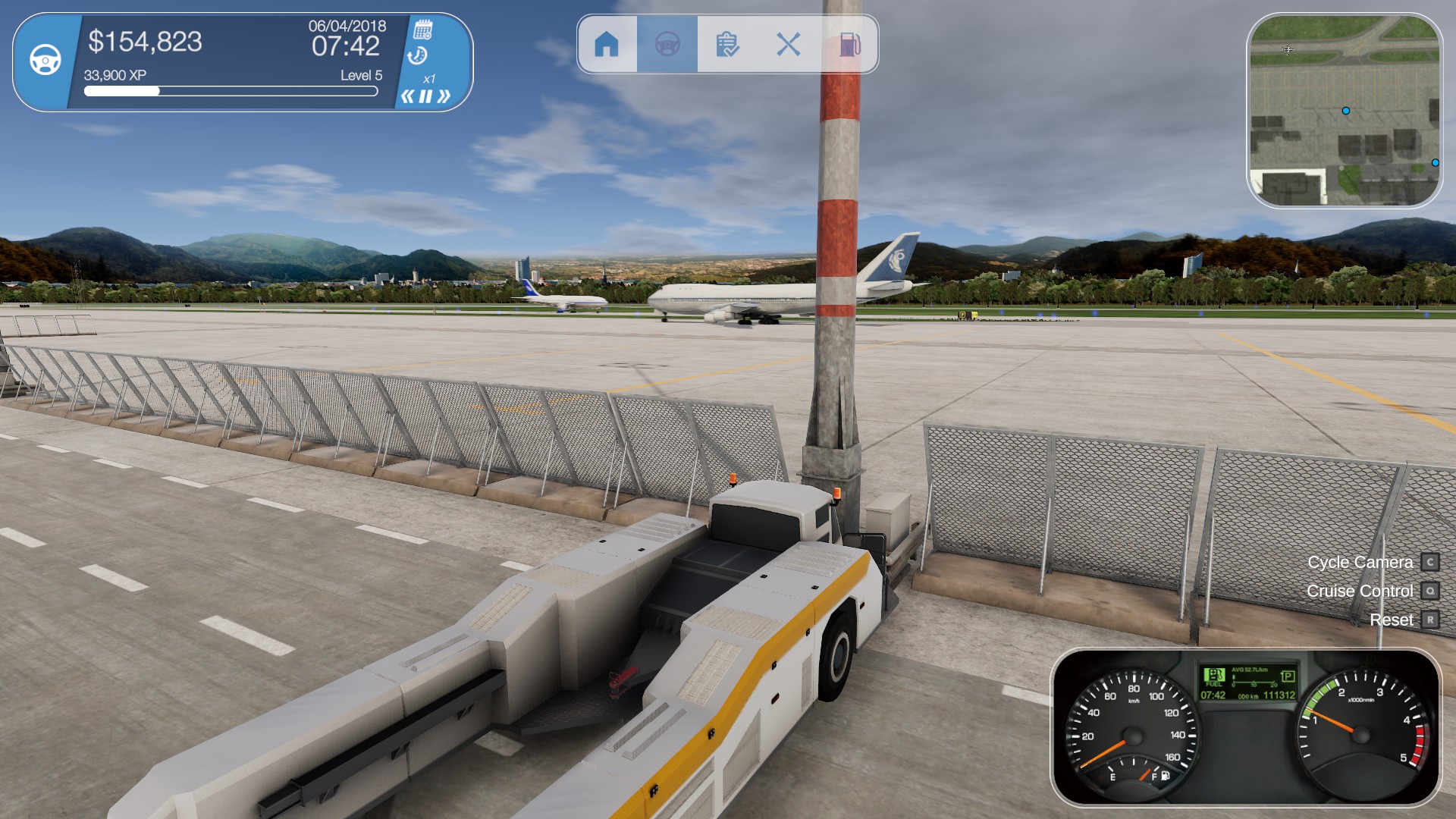Click the blue dot on the minimap
Image resolution: width=1456 pixels, height=819 pixels.
[x=1346, y=111]
